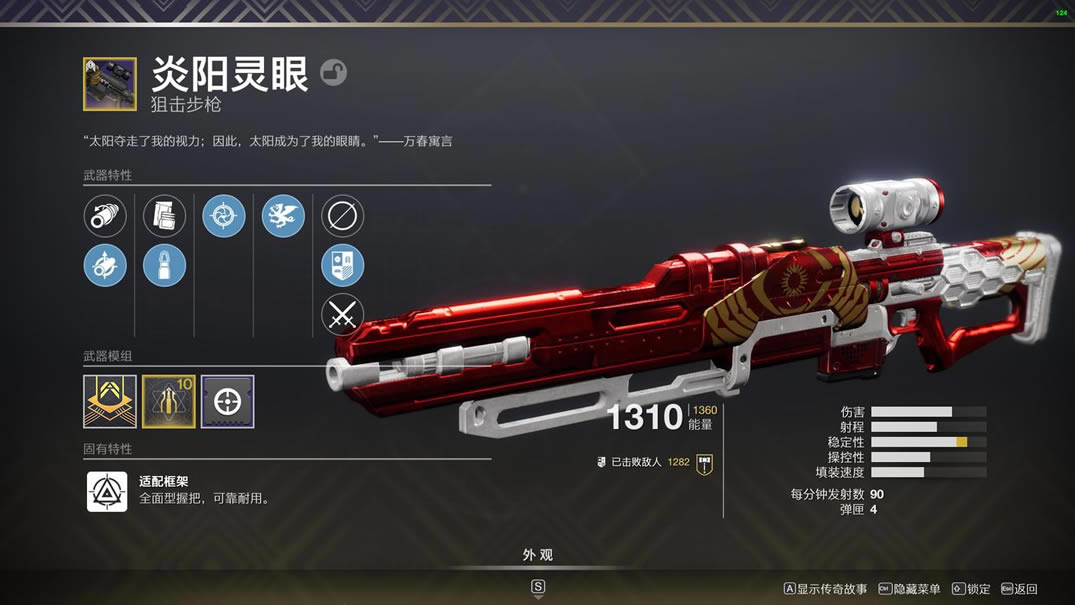Open the 外观 appearance section

click(x=538, y=555)
